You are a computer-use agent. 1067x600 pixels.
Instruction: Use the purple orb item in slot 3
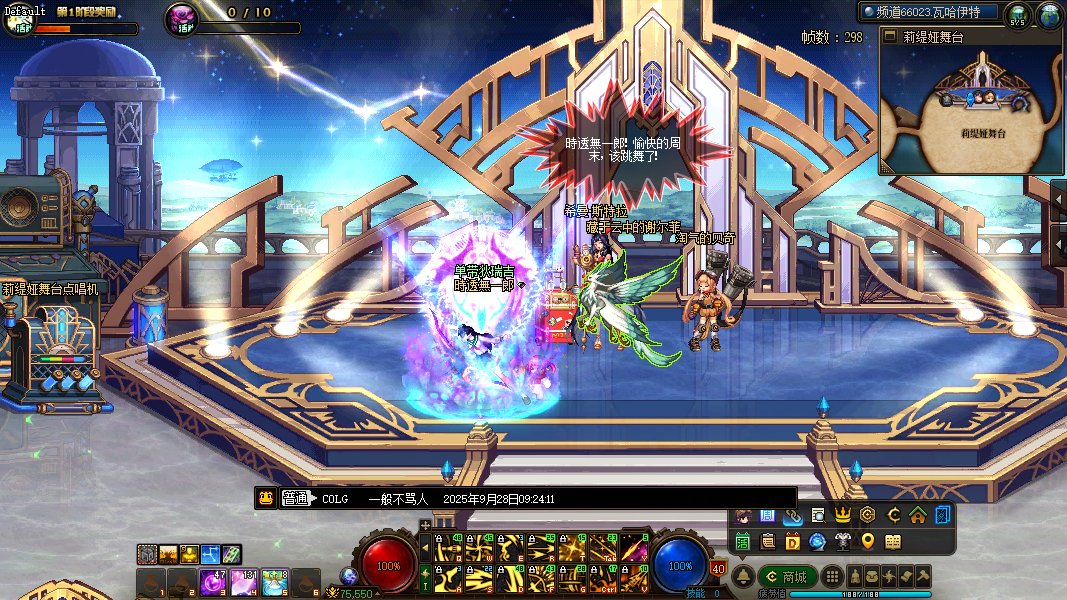click(212, 582)
